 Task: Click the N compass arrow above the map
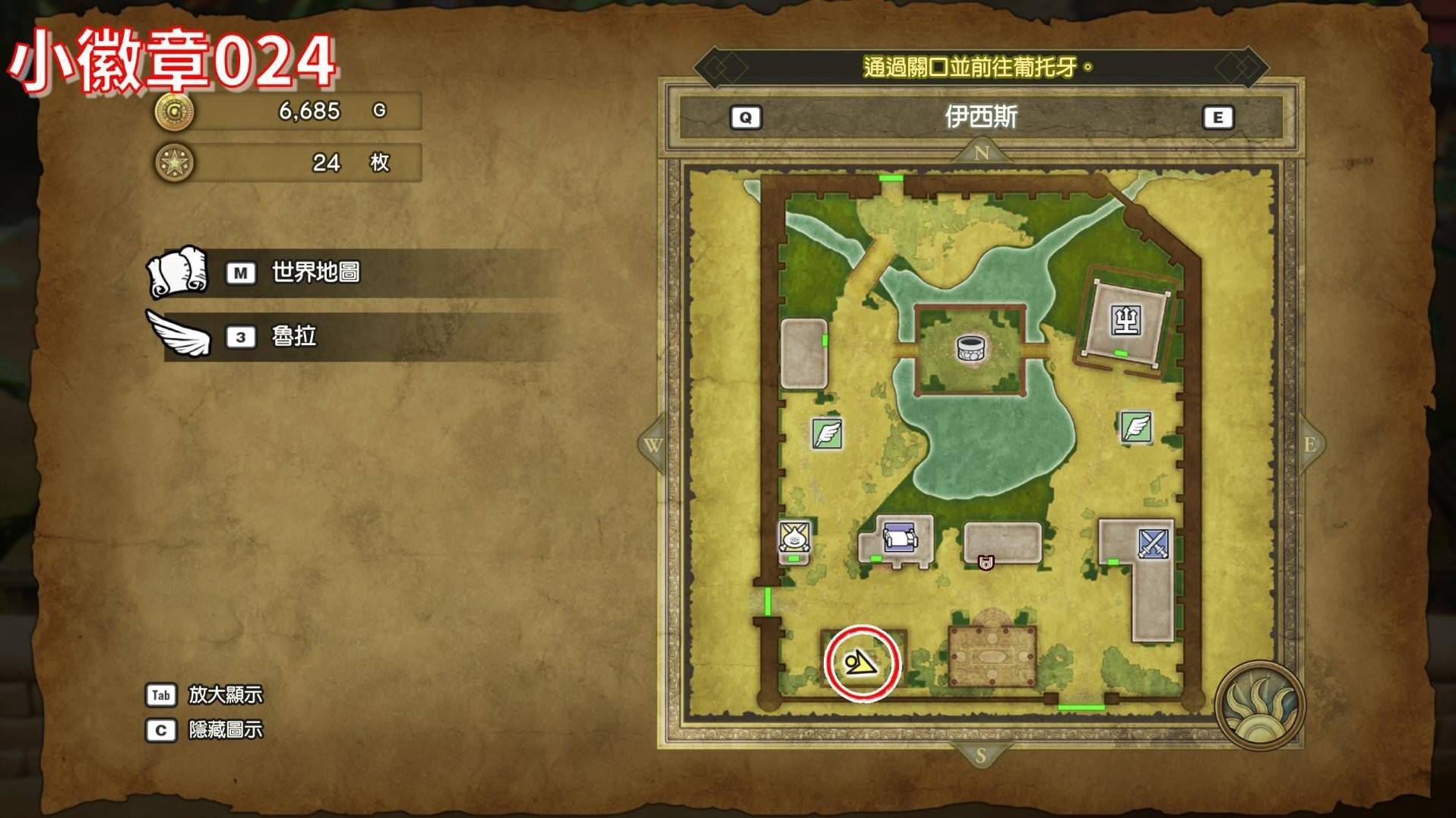(981, 153)
